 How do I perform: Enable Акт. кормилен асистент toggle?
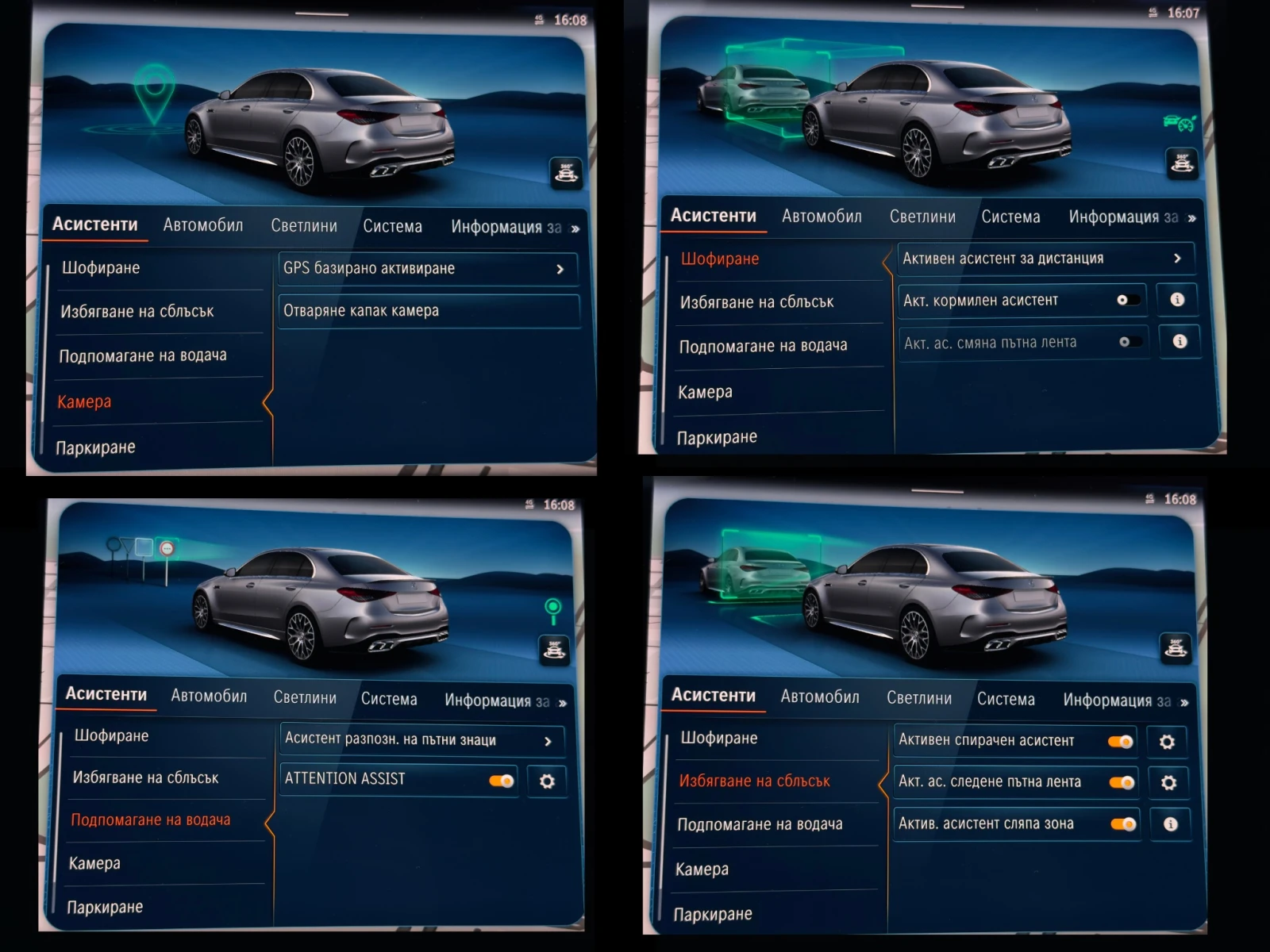pyautogui.click(x=1128, y=300)
